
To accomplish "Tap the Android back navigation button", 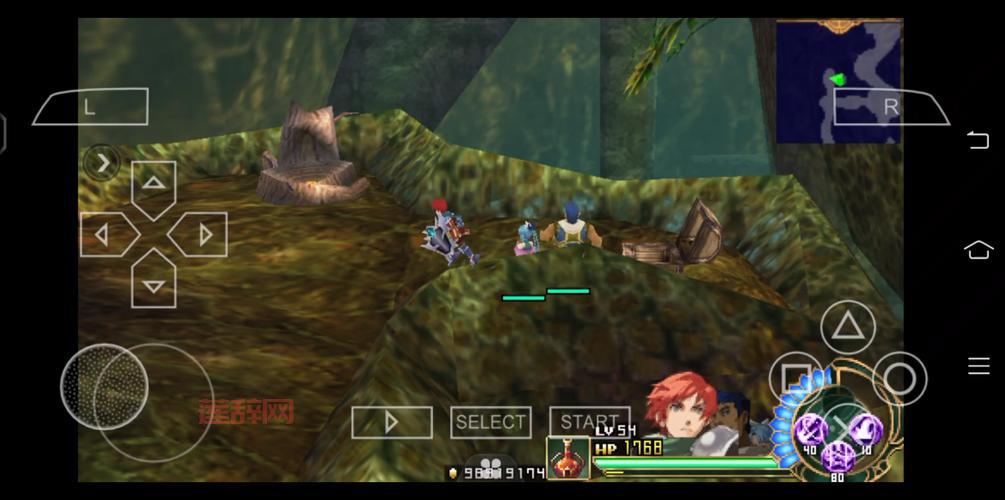I will pos(978,139).
